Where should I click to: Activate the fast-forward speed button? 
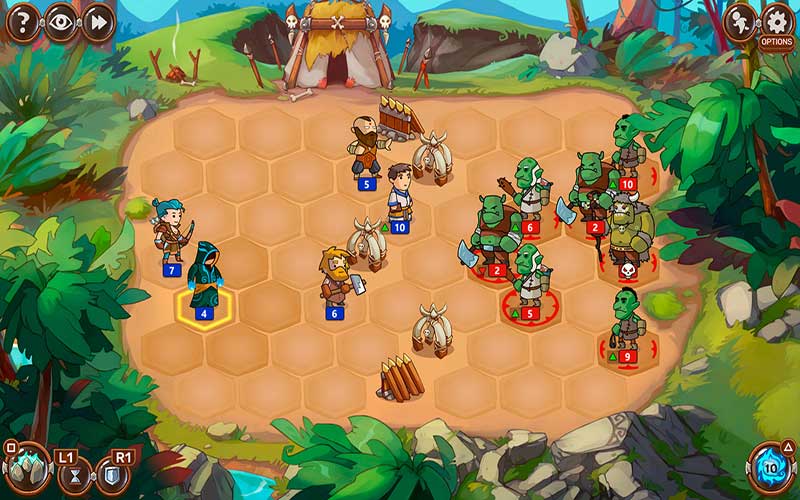[97, 21]
